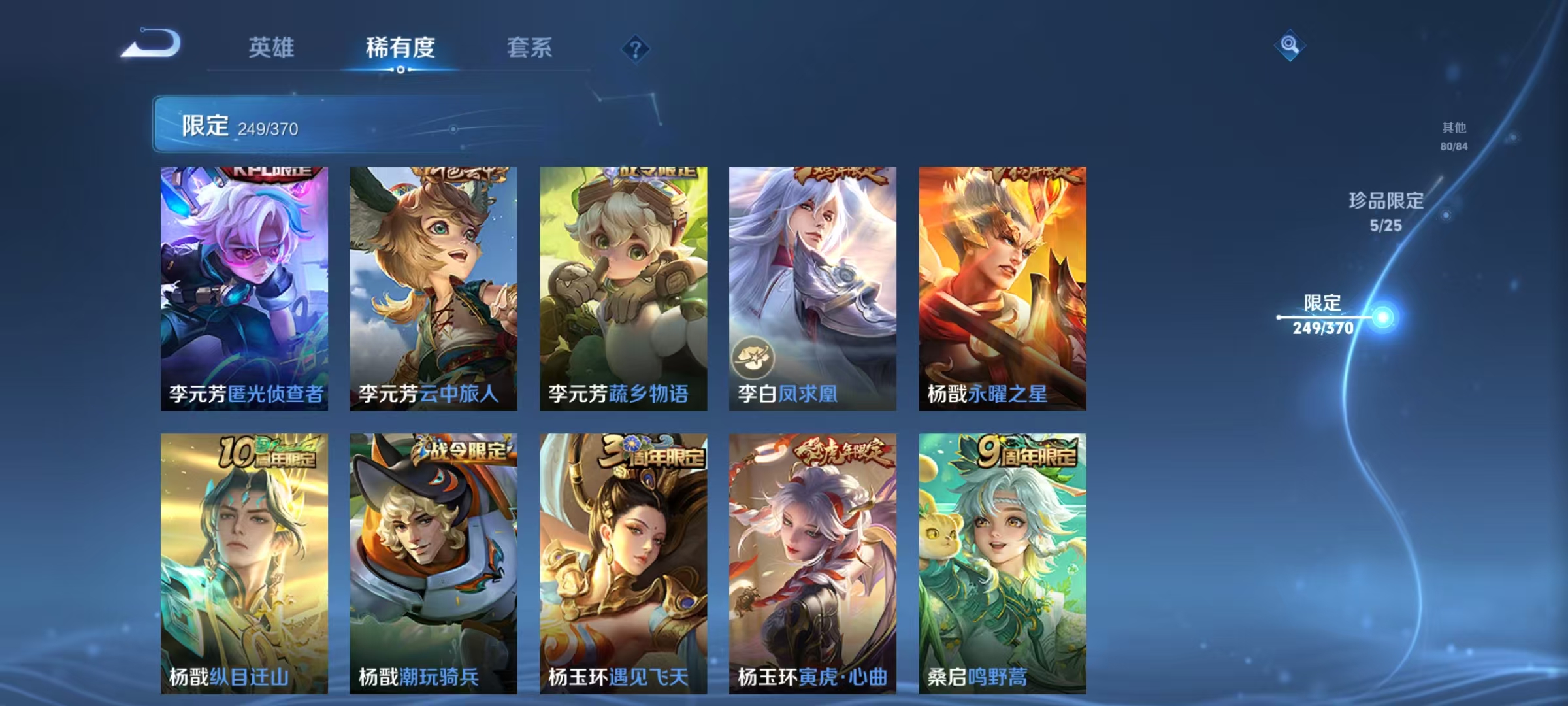This screenshot has width=1568, height=706.
Task: Select the 稀有度 tab
Action: [400, 47]
